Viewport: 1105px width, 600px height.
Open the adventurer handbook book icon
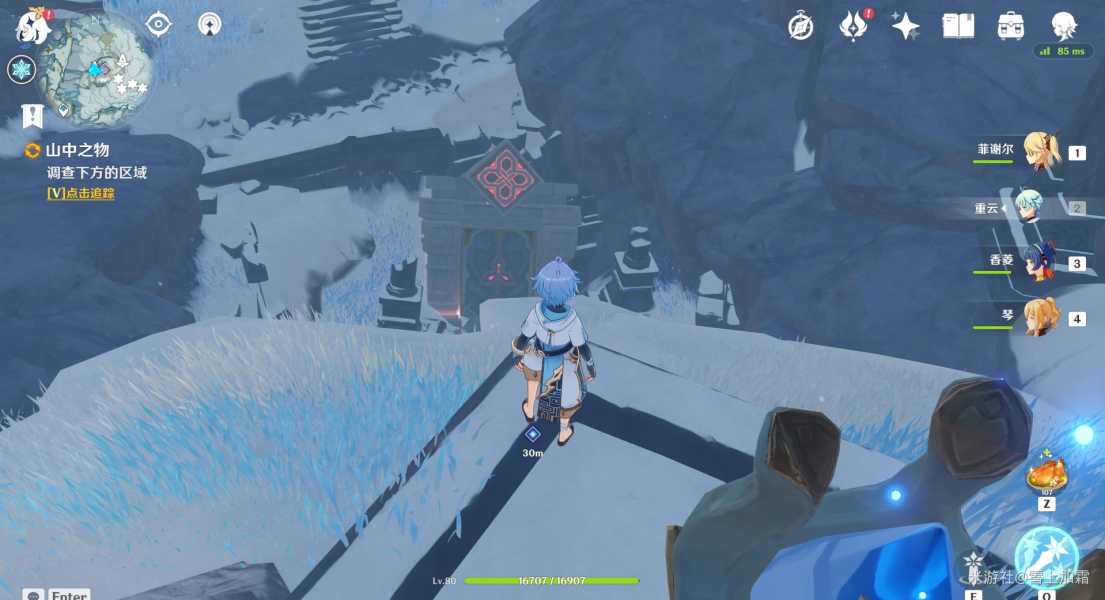(958, 27)
